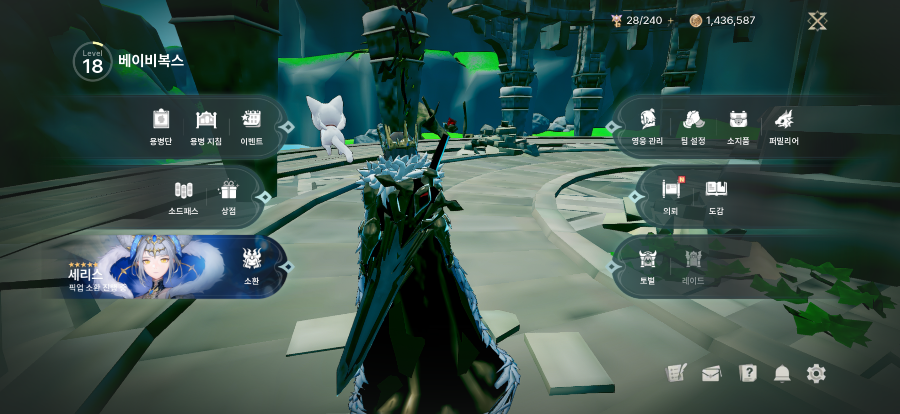Select the 레이드 raid entry

pyautogui.click(x=693, y=265)
